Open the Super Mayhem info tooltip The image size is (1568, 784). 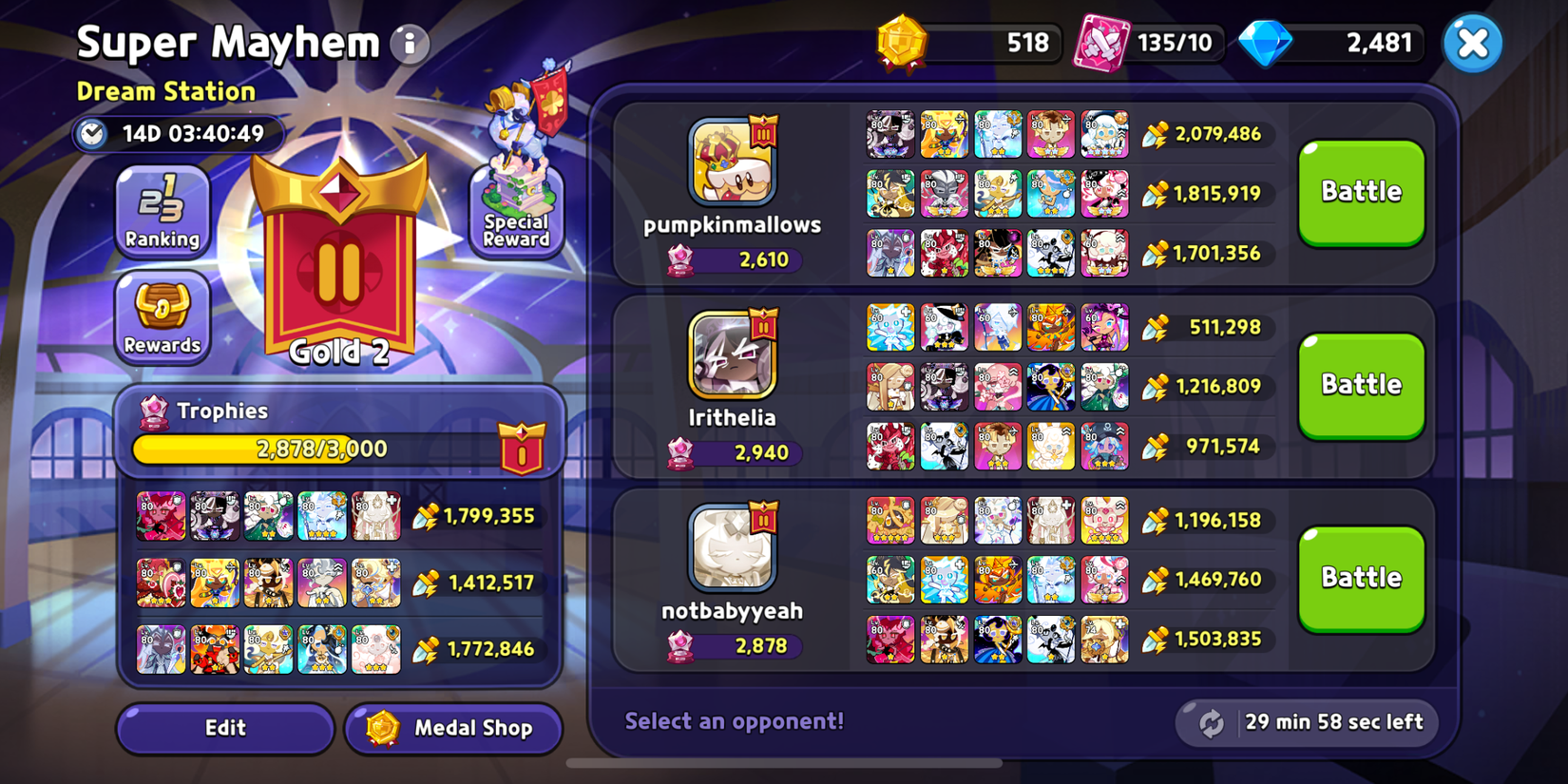[409, 44]
